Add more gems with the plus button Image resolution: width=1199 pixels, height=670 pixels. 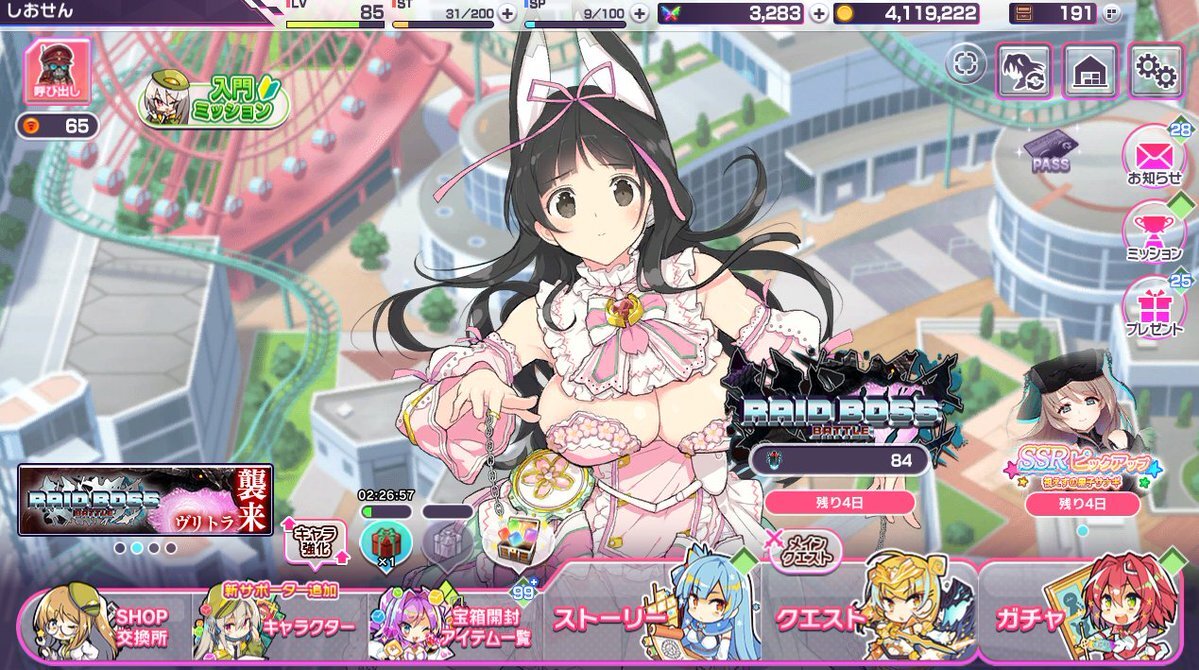click(819, 13)
